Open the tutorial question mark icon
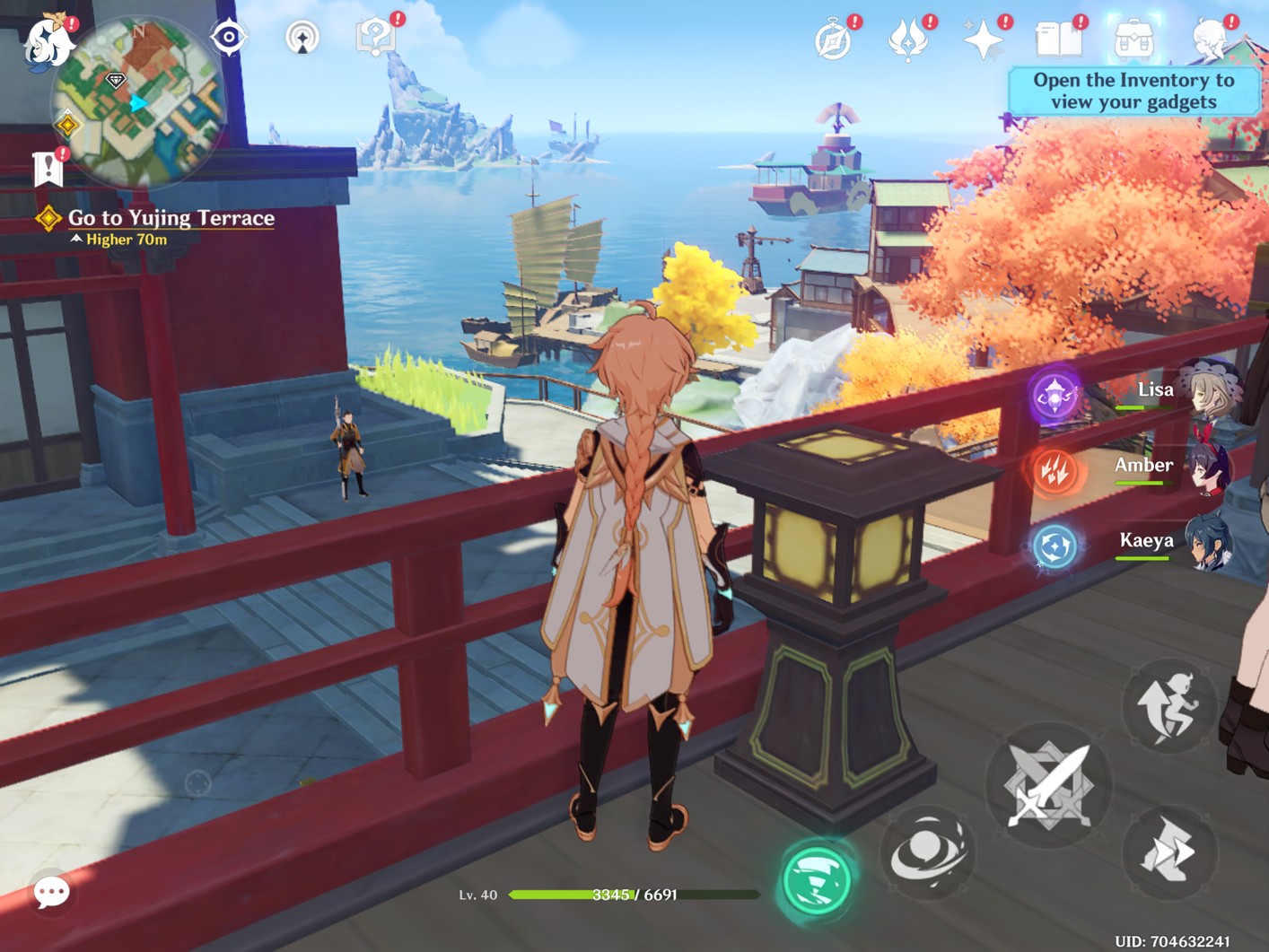The height and width of the screenshot is (952, 1269). [375, 38]
